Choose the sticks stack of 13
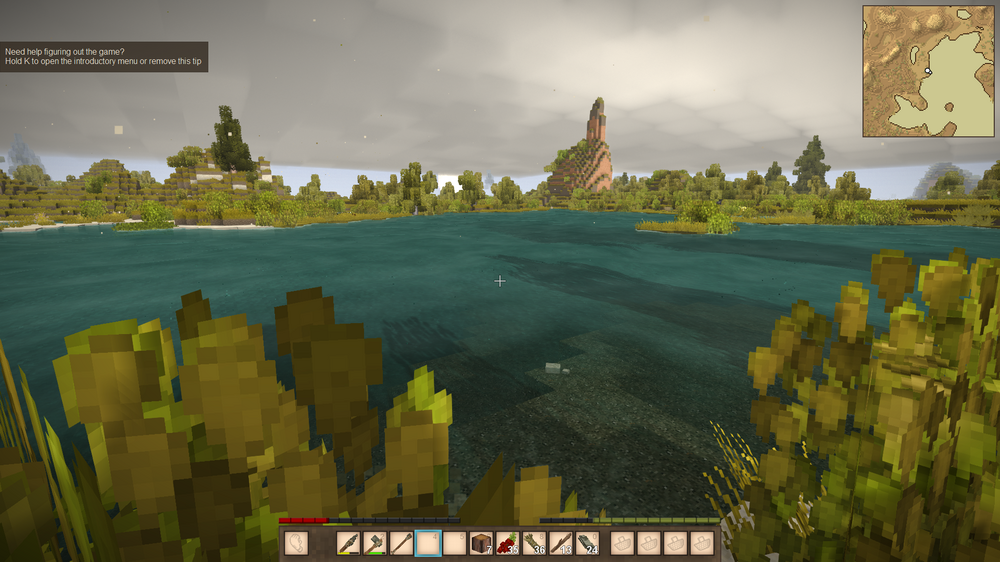The width and height of the screenshot is (1000, 562). click(x=561, y=543)
